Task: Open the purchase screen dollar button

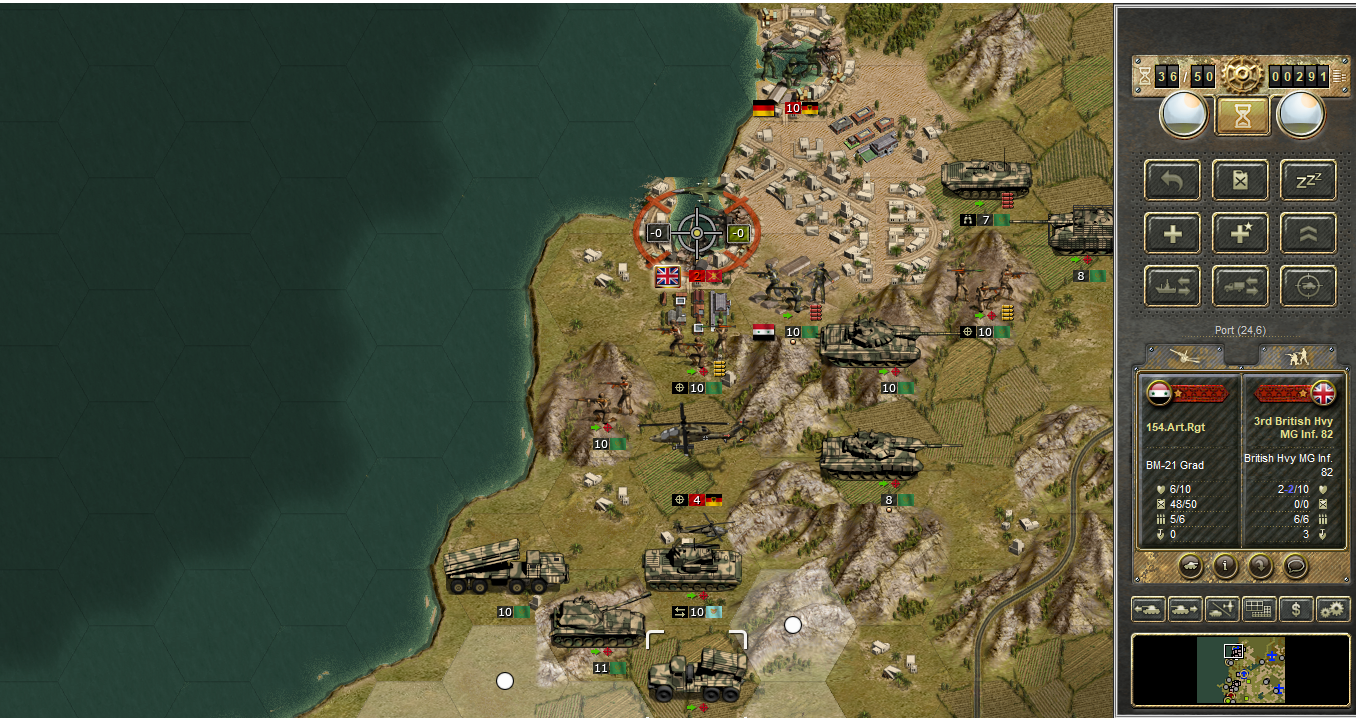Action: tap(1295, 608)
